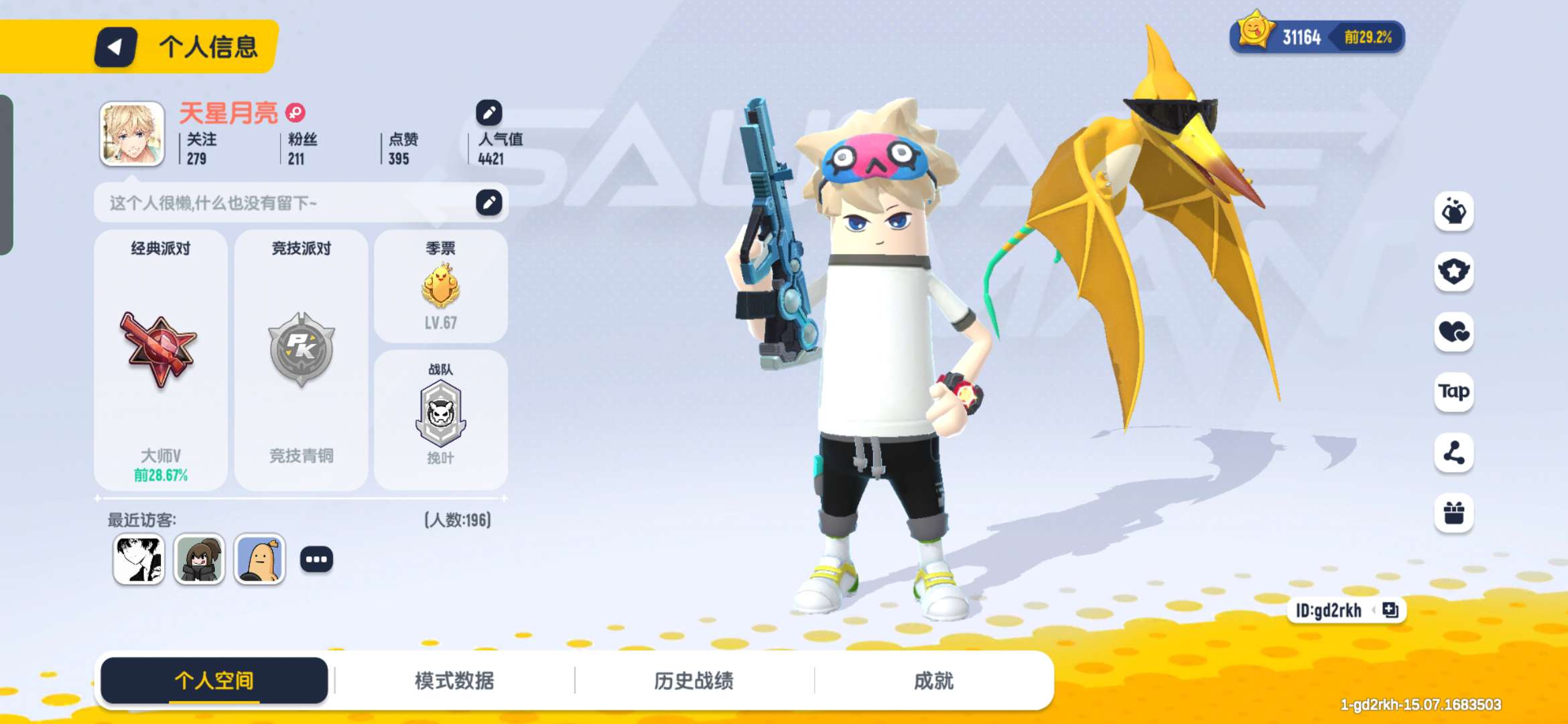The height and width of the screenshot is (724, 1568).
Task: Switch to the 模式数据 tab
Action: coord(454,680)
